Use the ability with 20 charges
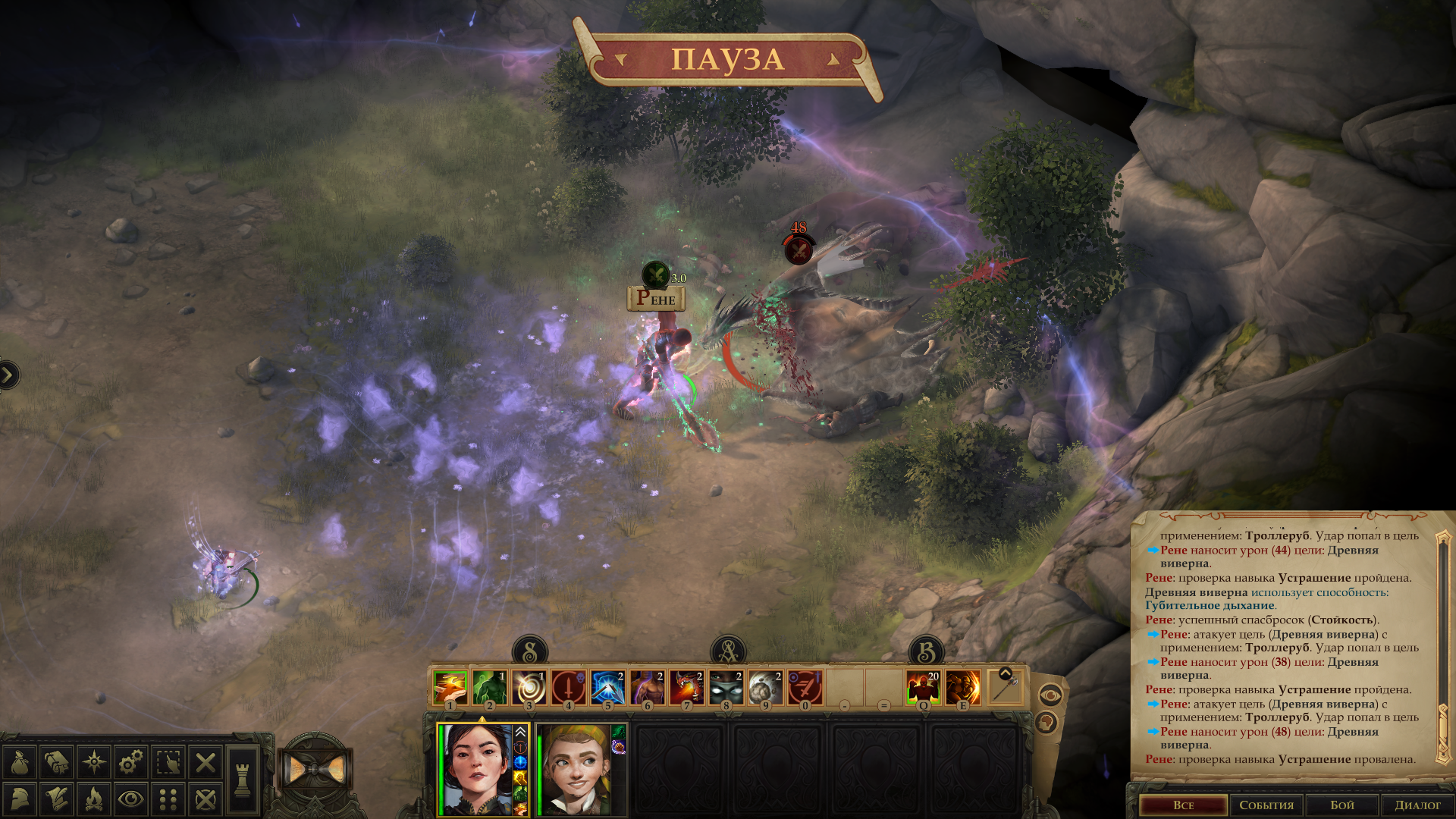1456x819 pixels. click(924, 688)
